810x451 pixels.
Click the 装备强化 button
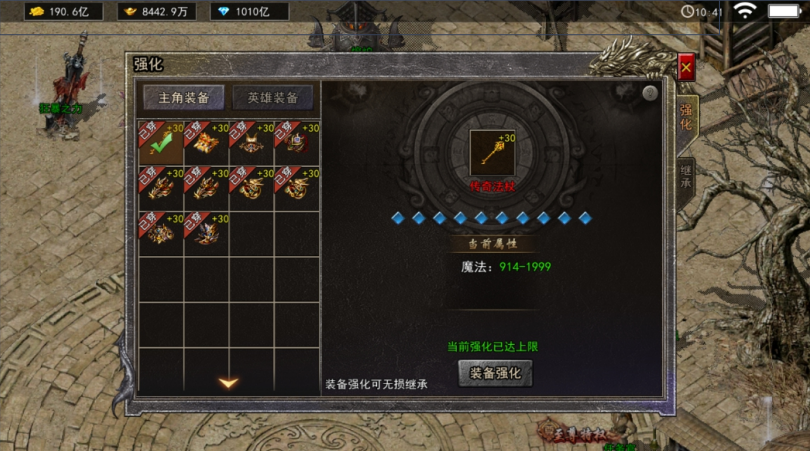coord(495,373)
